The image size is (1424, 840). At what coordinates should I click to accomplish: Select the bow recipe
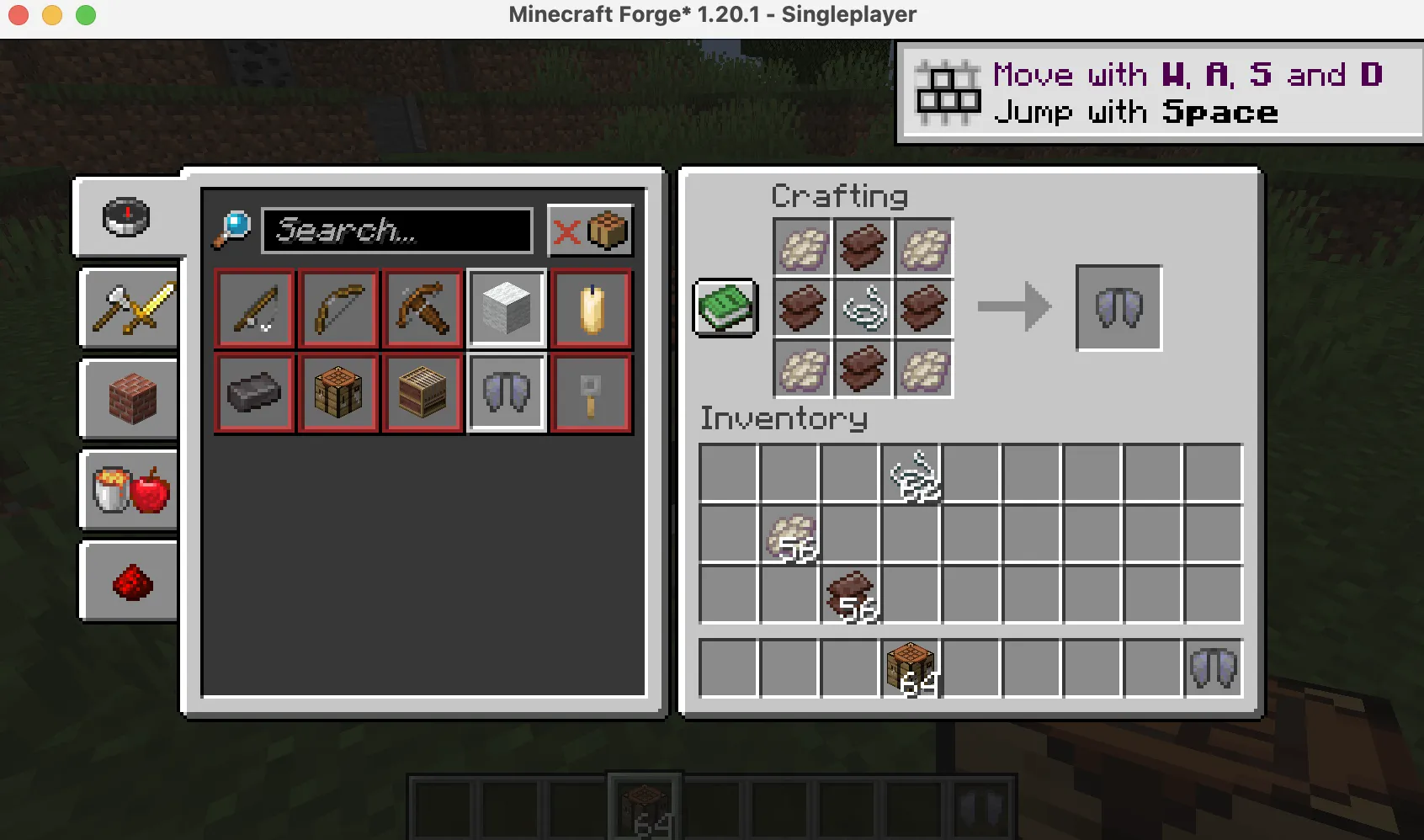(x=338, y=308)
